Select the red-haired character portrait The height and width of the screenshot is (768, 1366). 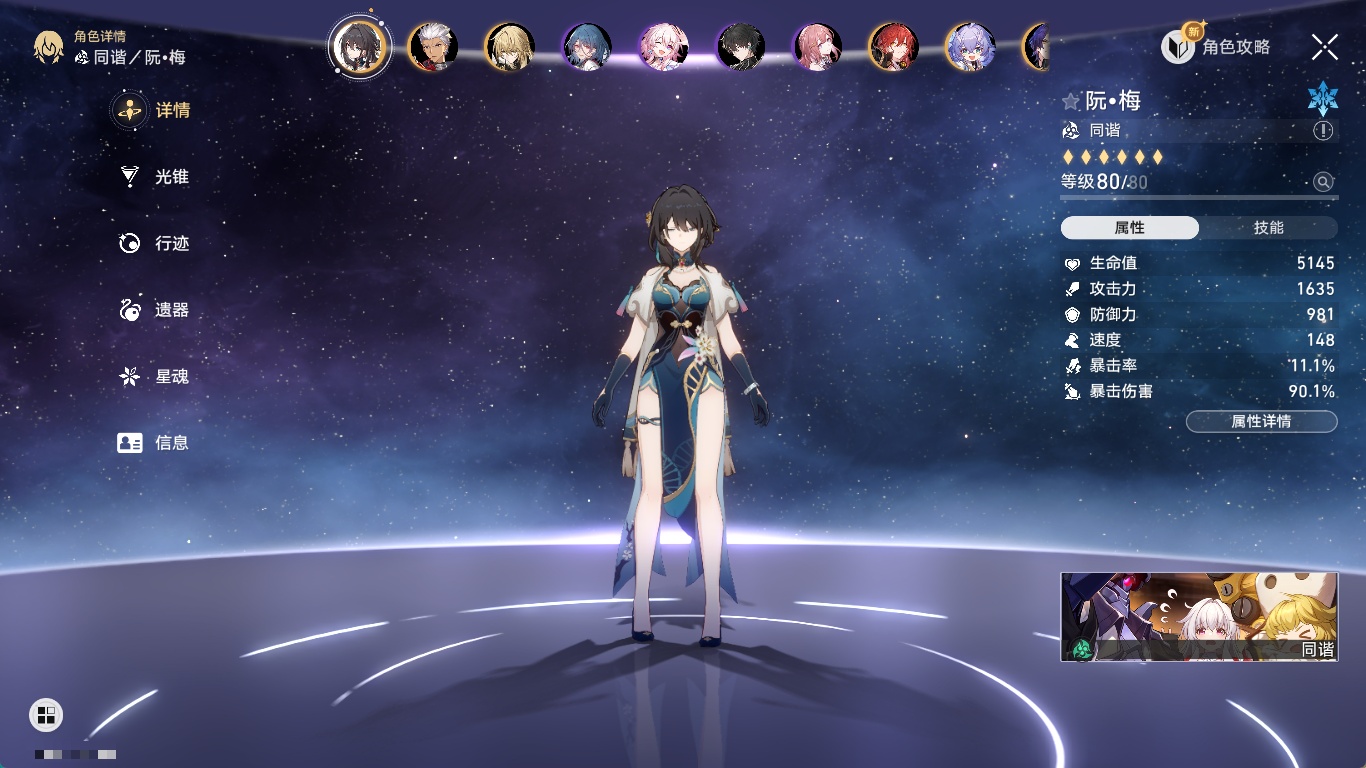coord(893,47)
